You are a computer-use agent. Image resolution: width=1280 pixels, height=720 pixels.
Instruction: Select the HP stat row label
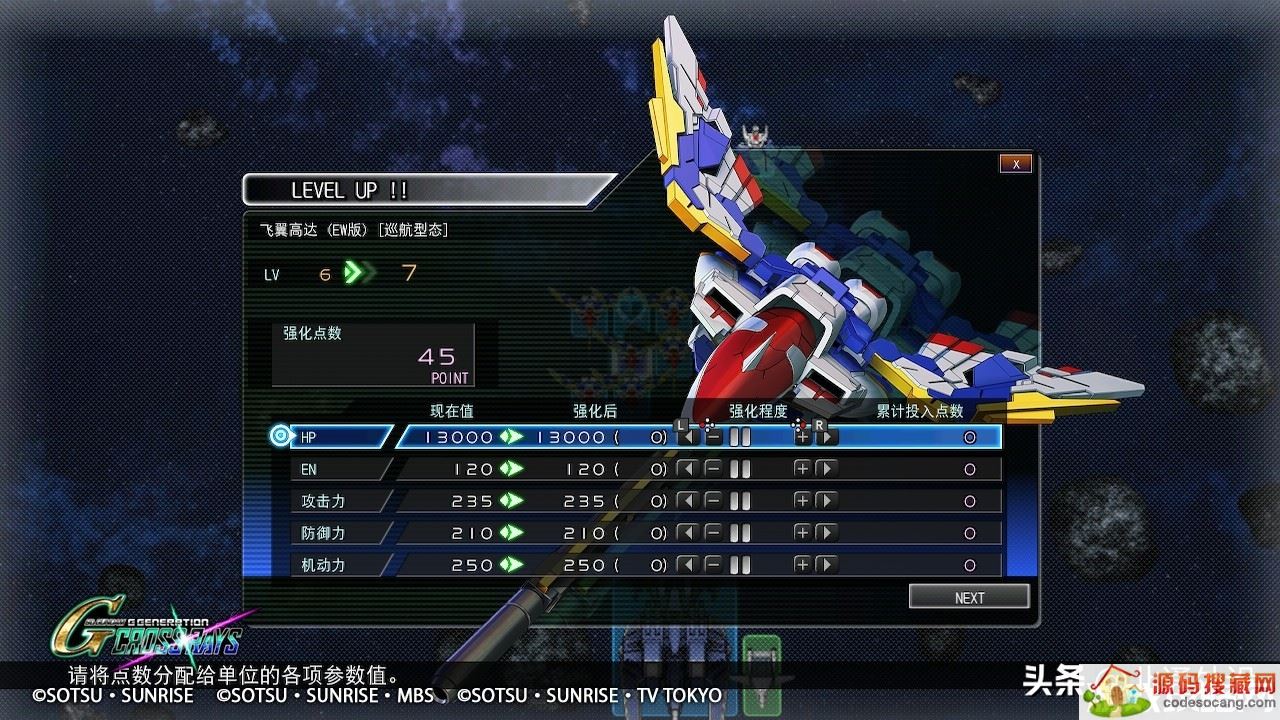pyautogui.click(x=340, y=437)
